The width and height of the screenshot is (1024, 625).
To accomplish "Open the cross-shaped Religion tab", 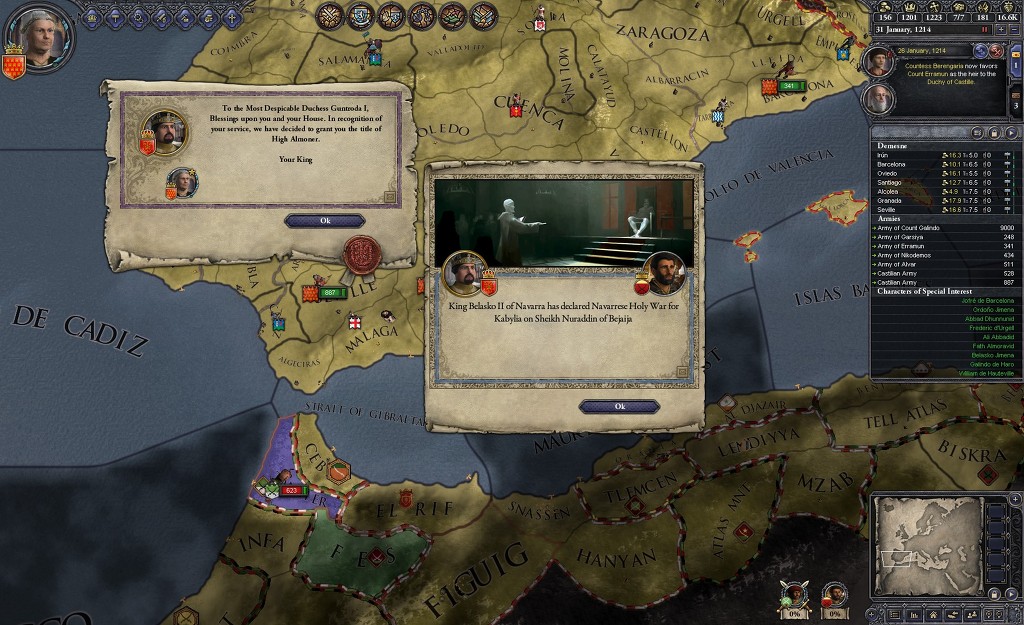I will point(232,16).
